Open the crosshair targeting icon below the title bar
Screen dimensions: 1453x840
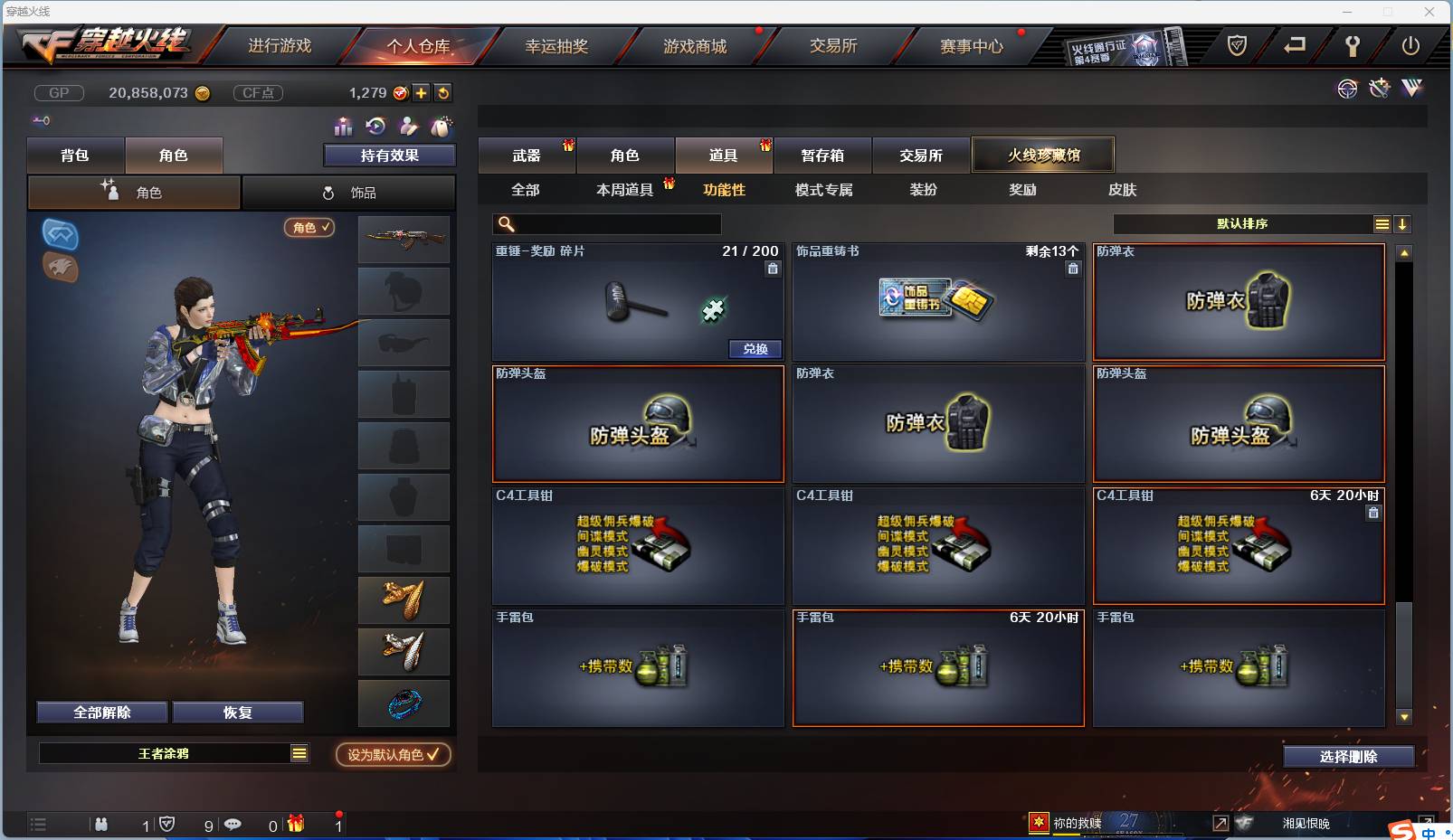click(1348, 89)
